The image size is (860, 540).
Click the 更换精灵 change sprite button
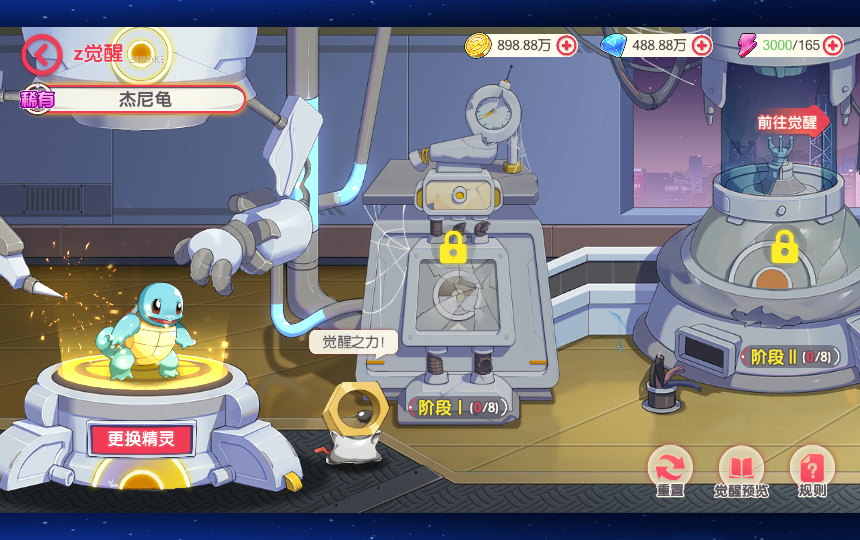click(x=140, y=439)
